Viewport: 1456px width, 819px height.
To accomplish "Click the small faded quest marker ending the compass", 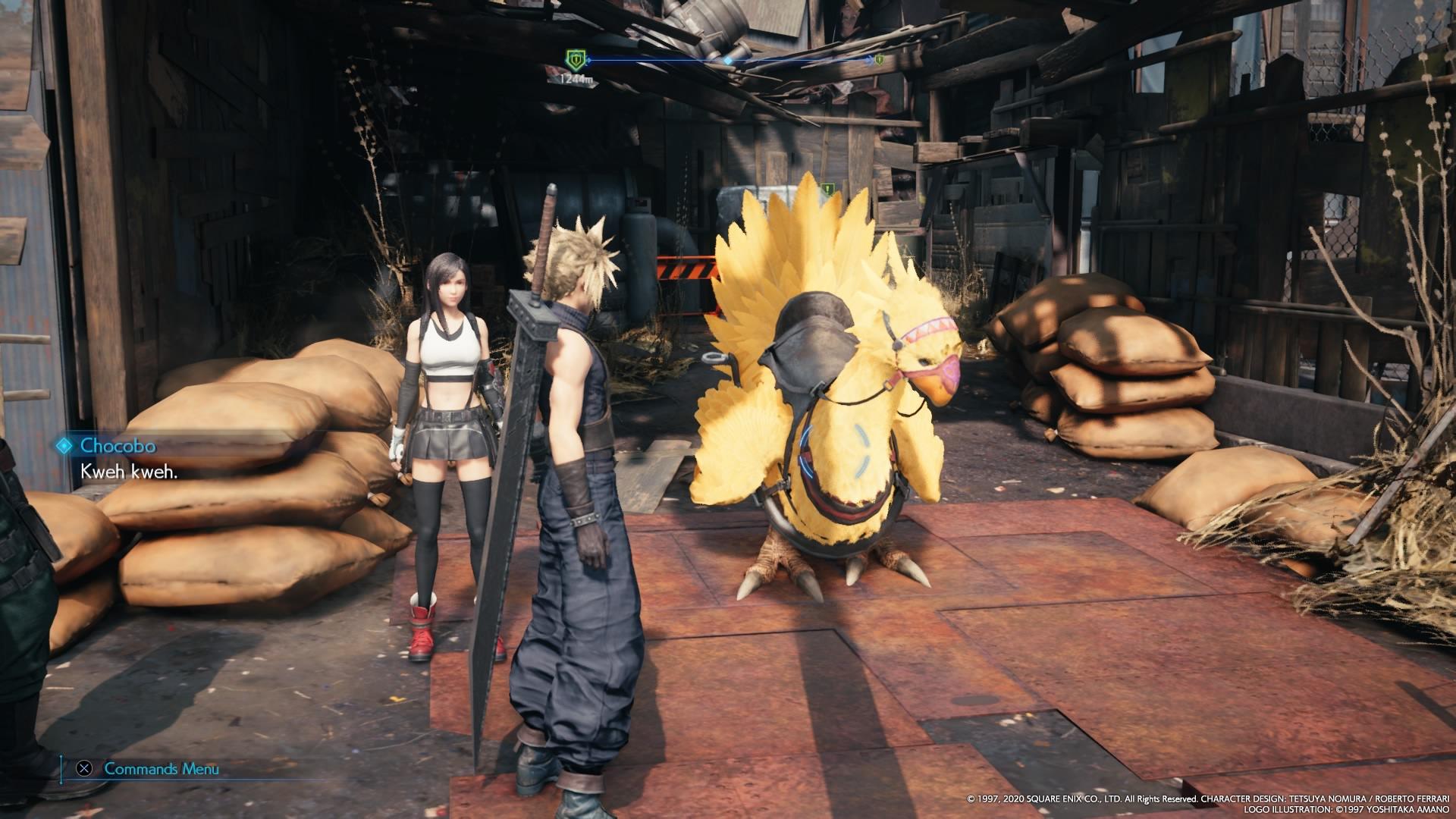I will (x=879, y=59).
